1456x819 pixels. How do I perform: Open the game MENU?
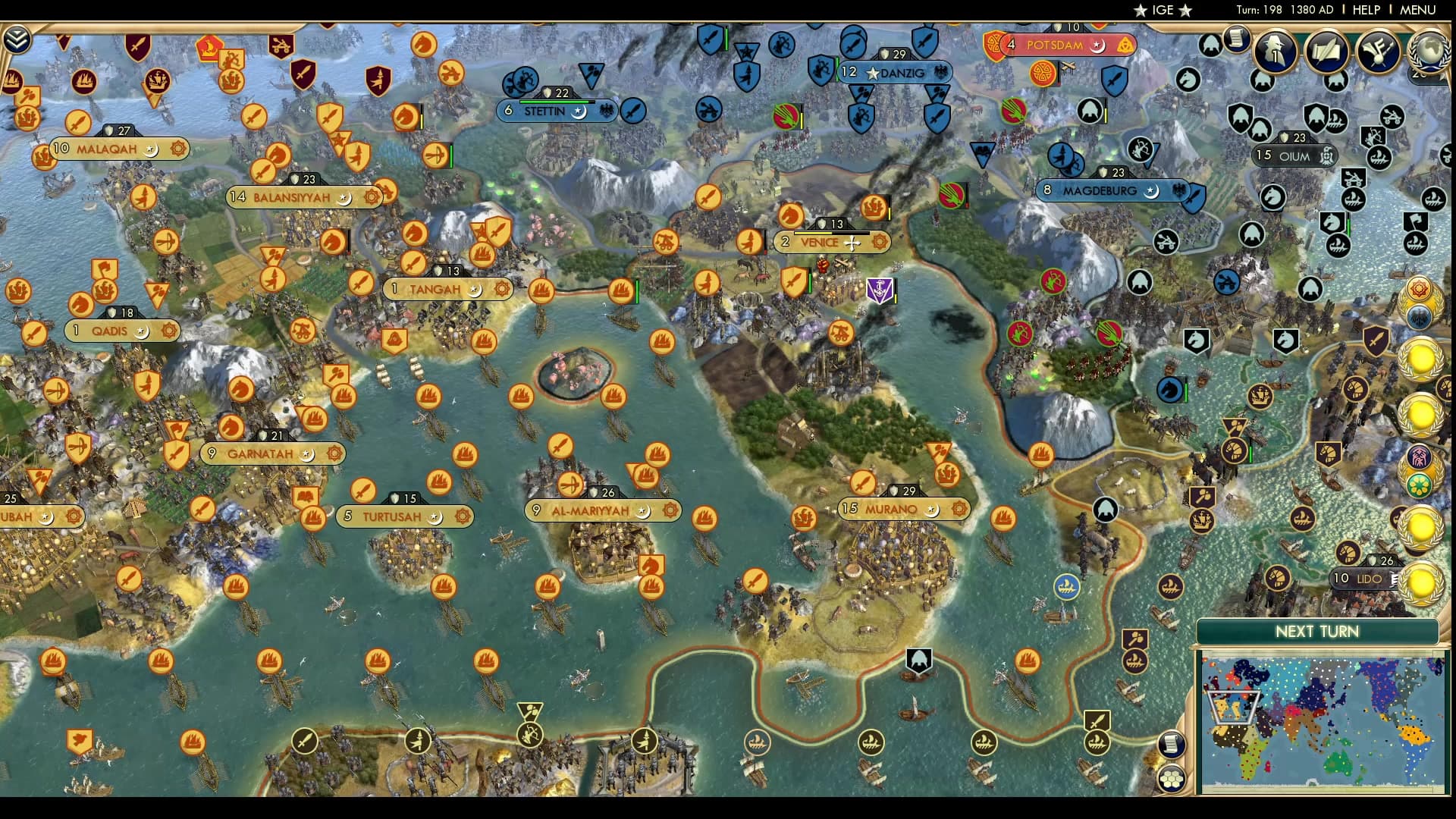point(1417,11)
